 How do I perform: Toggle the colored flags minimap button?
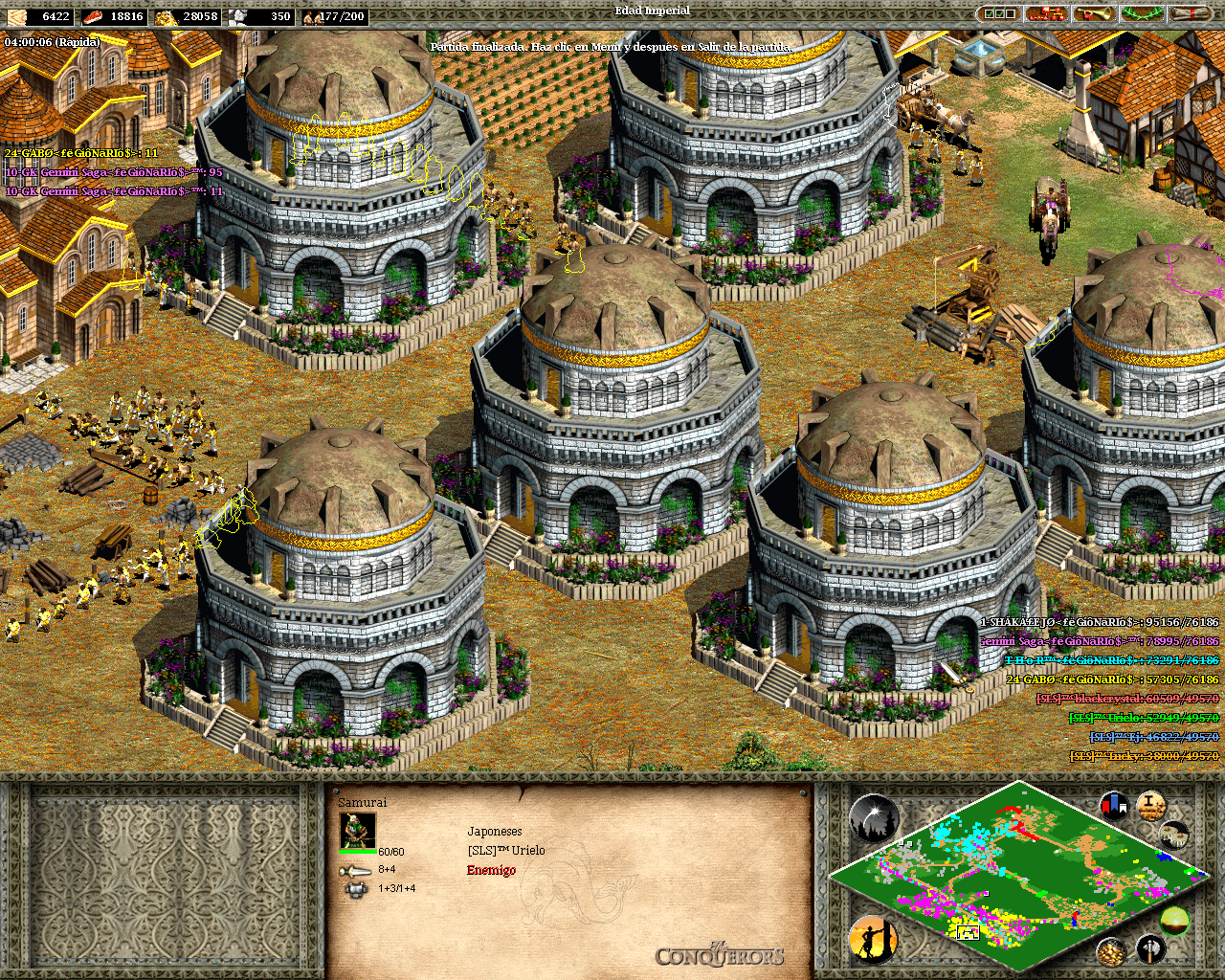(1114, 805)
